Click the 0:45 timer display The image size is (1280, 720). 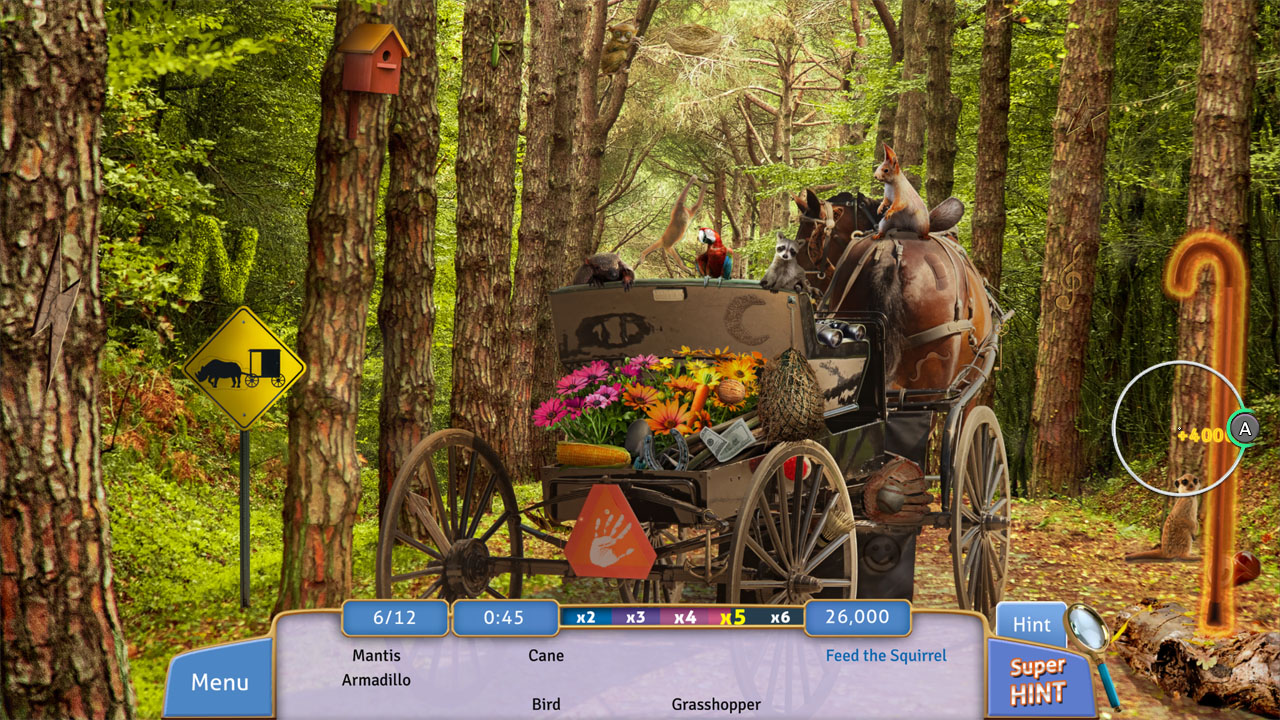click(505, 617)
